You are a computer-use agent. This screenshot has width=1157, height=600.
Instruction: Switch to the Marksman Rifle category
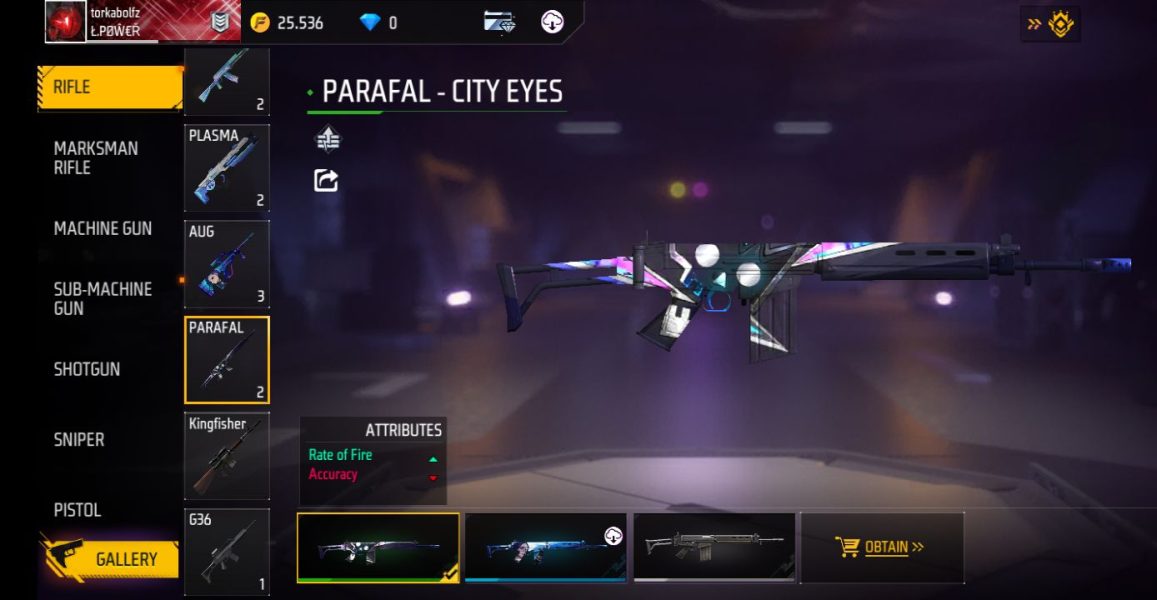(x=97, y=158)
